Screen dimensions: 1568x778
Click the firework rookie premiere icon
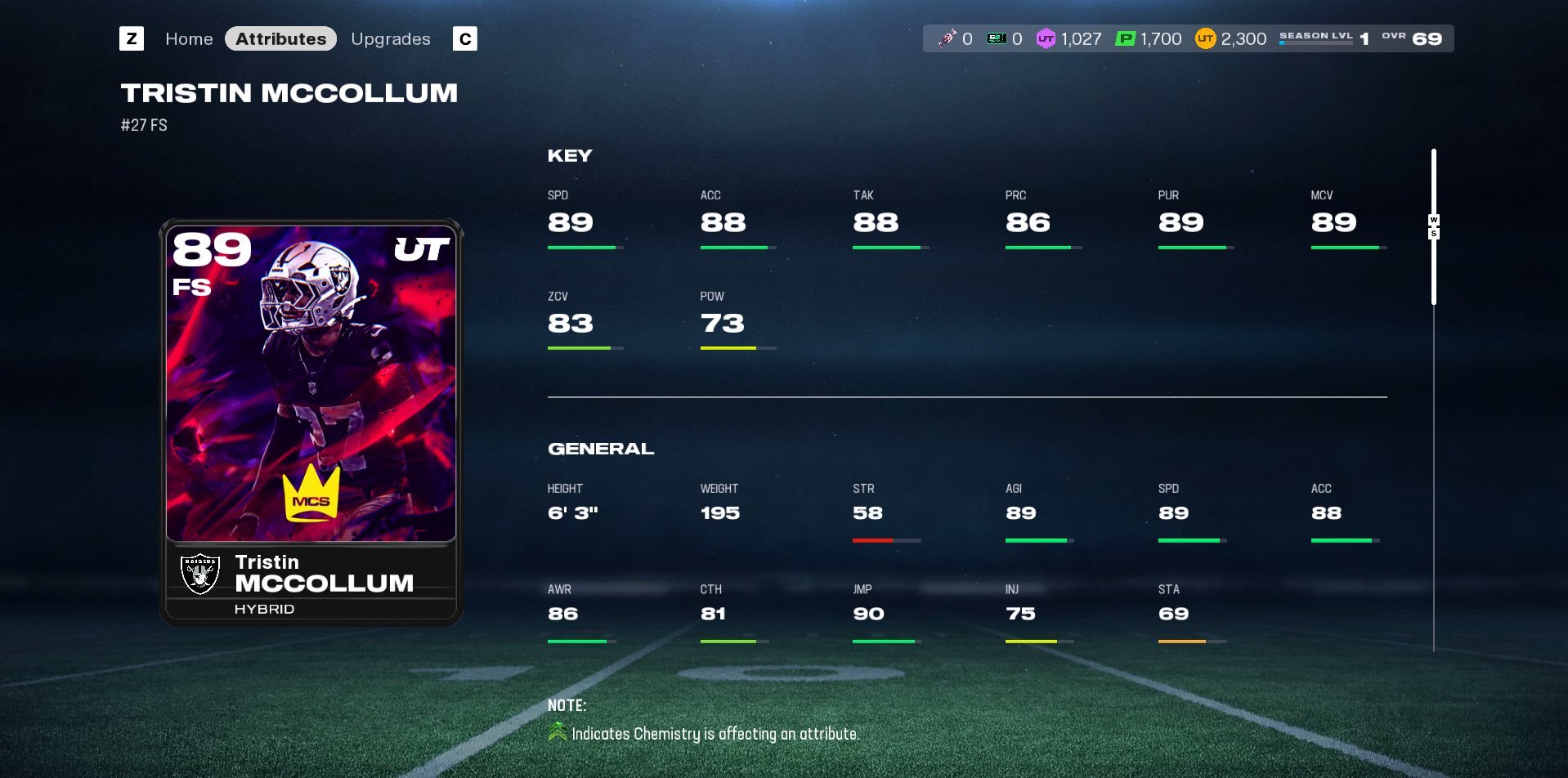(948, 38)
